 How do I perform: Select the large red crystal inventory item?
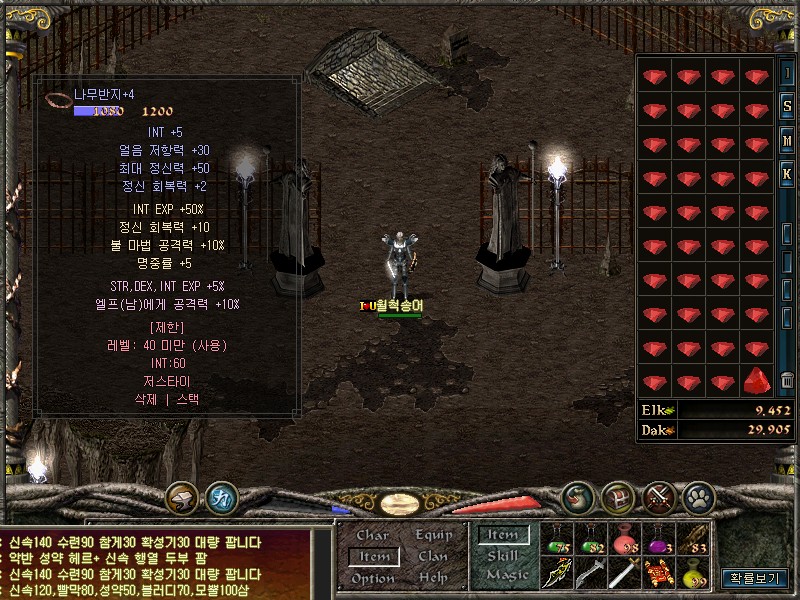pyautogui.click(x=757, y=381)
